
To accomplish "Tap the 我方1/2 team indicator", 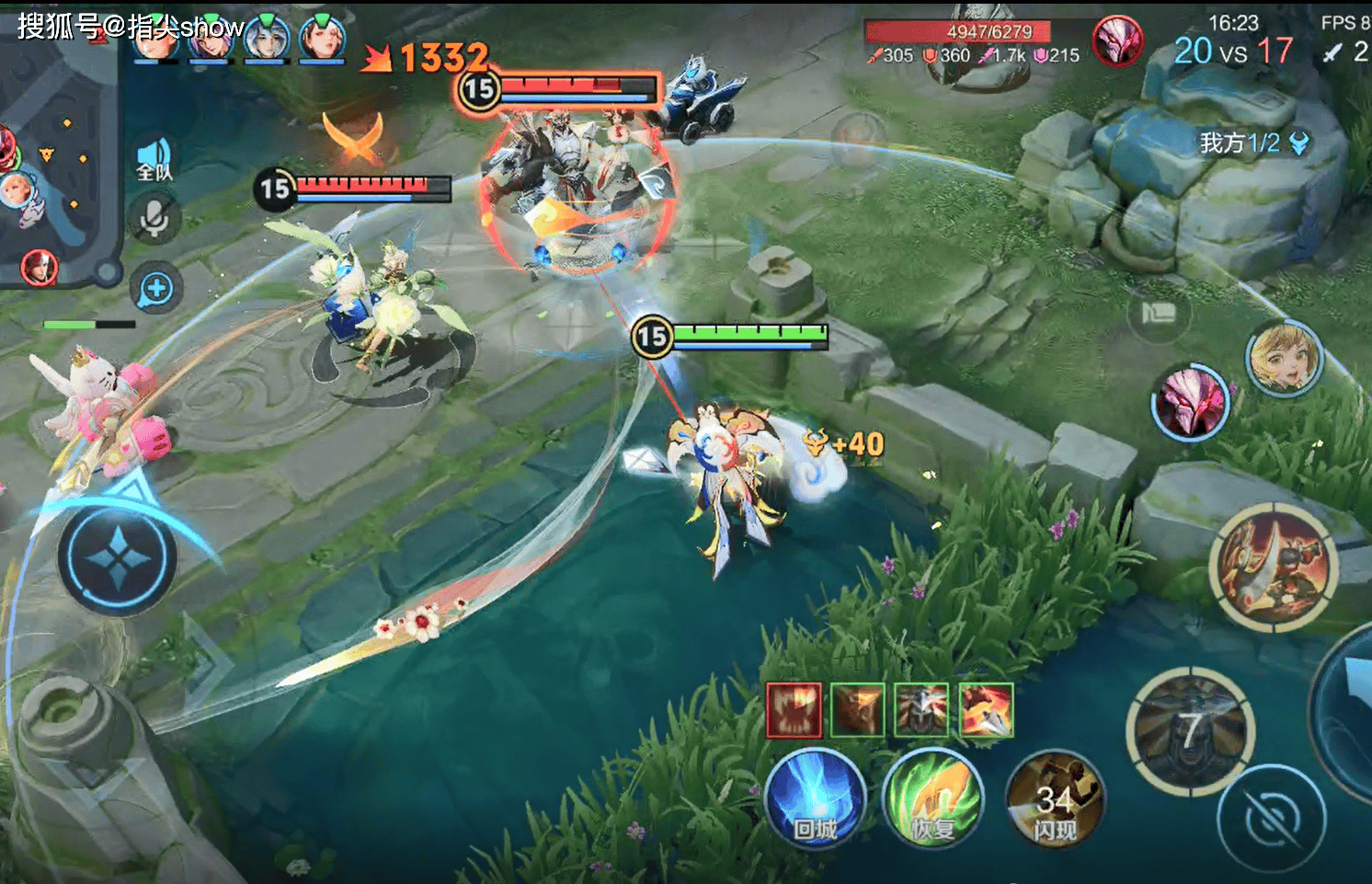I will pyautogui.click(x=1252, y=143).
